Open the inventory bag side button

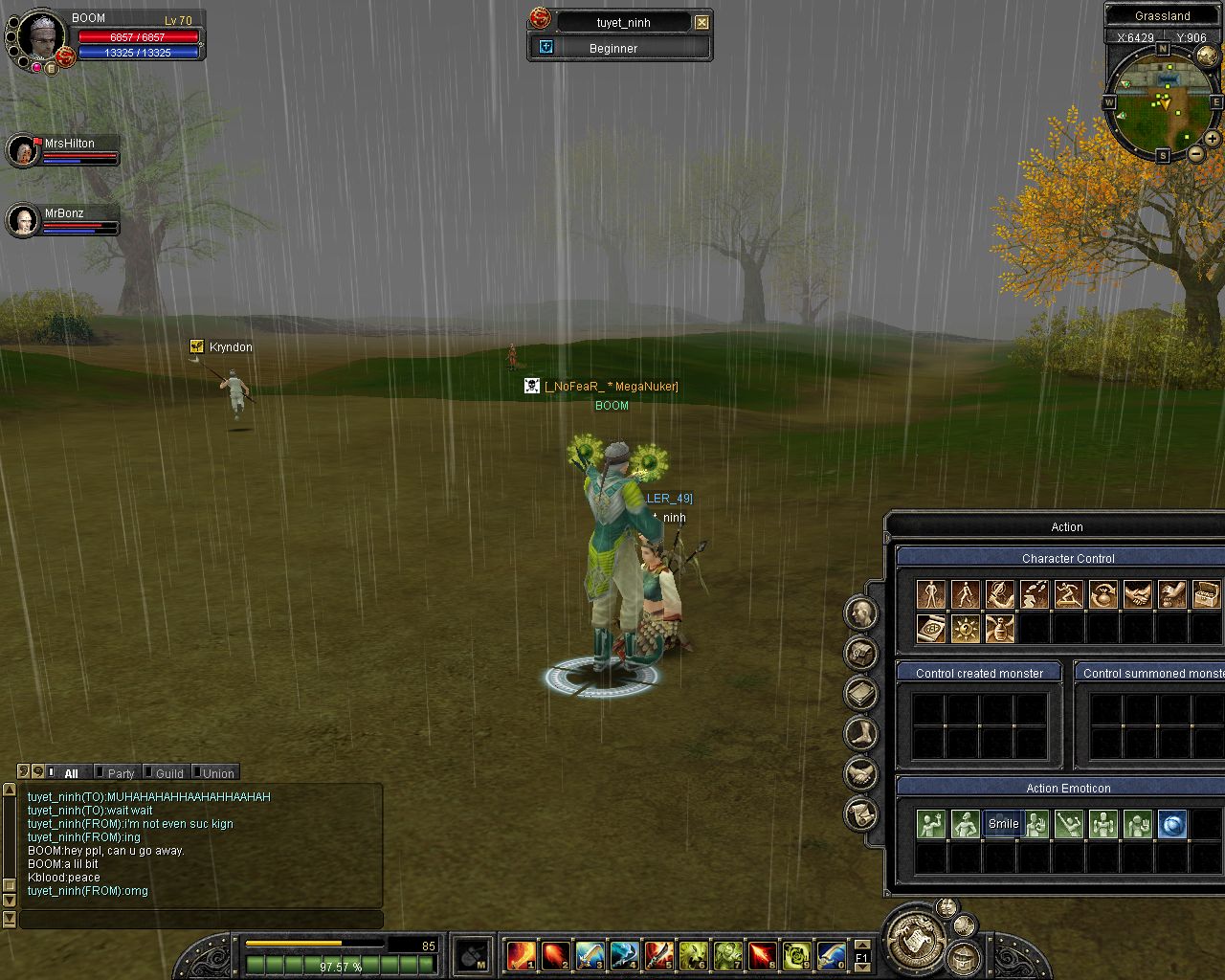[x=860, y=653]
